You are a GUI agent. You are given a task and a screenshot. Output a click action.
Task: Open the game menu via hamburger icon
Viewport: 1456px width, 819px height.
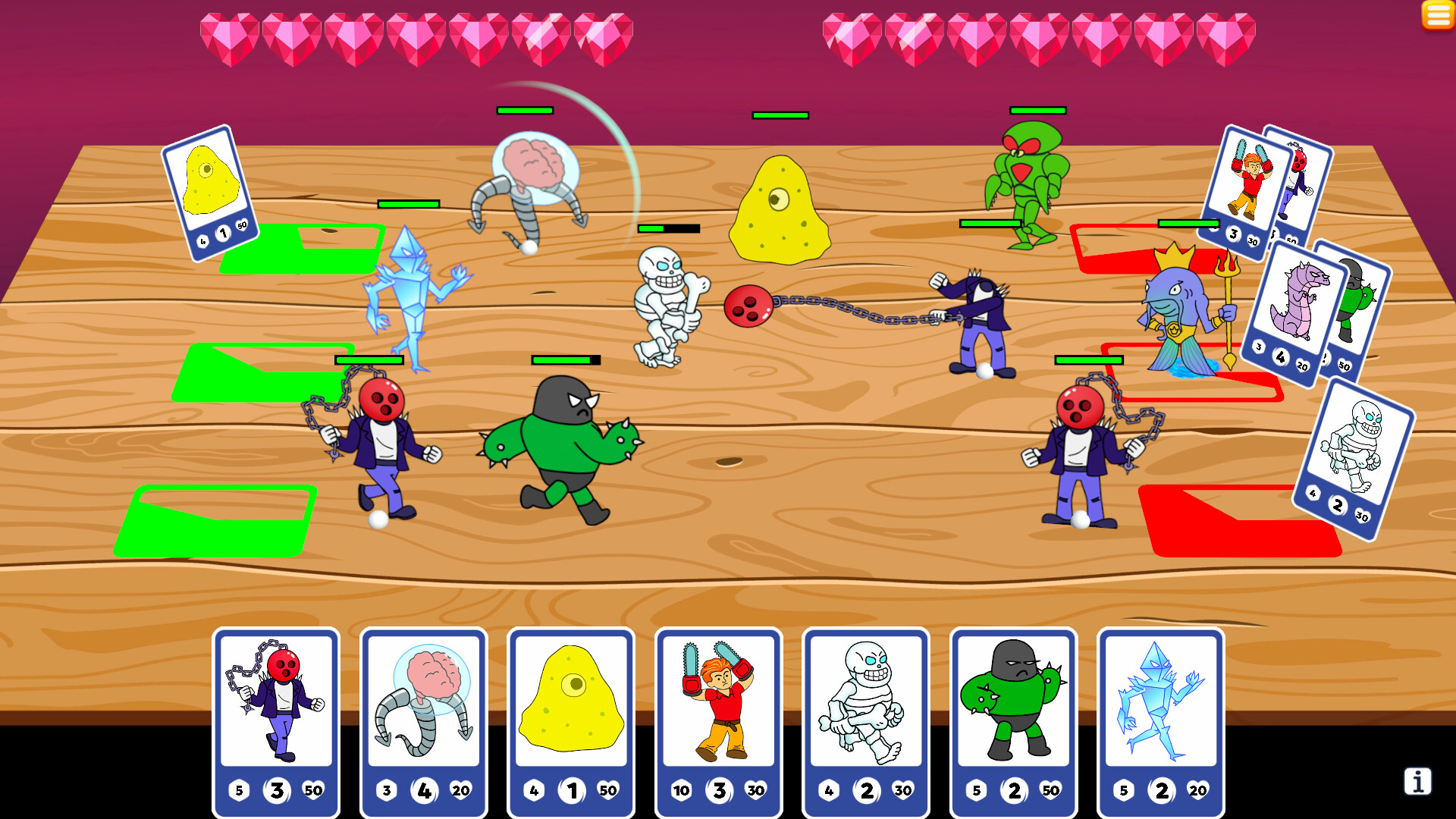(1437, 15)
